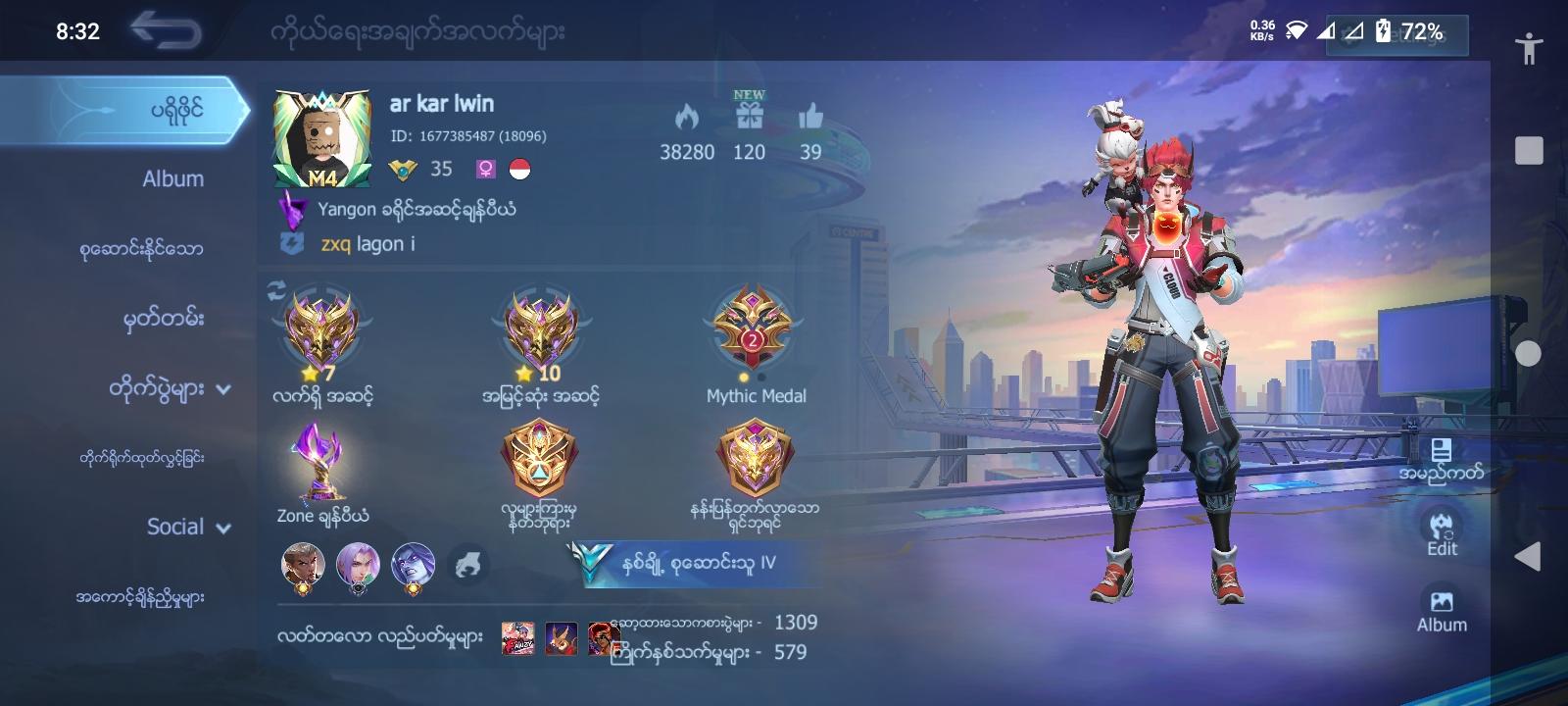Click the Indonesia flag icon
Viewport: 1568px width, 706px height.
522,169
